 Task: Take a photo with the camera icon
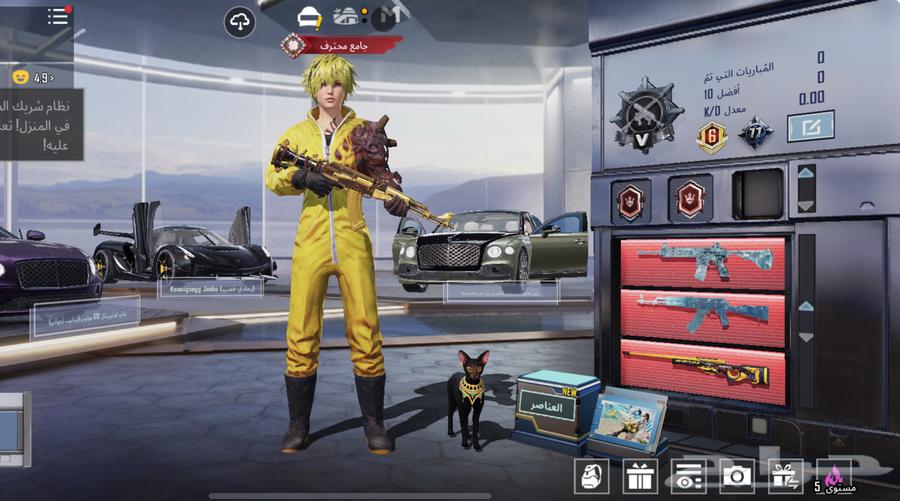pyautogui.click(x=737, y=476)
